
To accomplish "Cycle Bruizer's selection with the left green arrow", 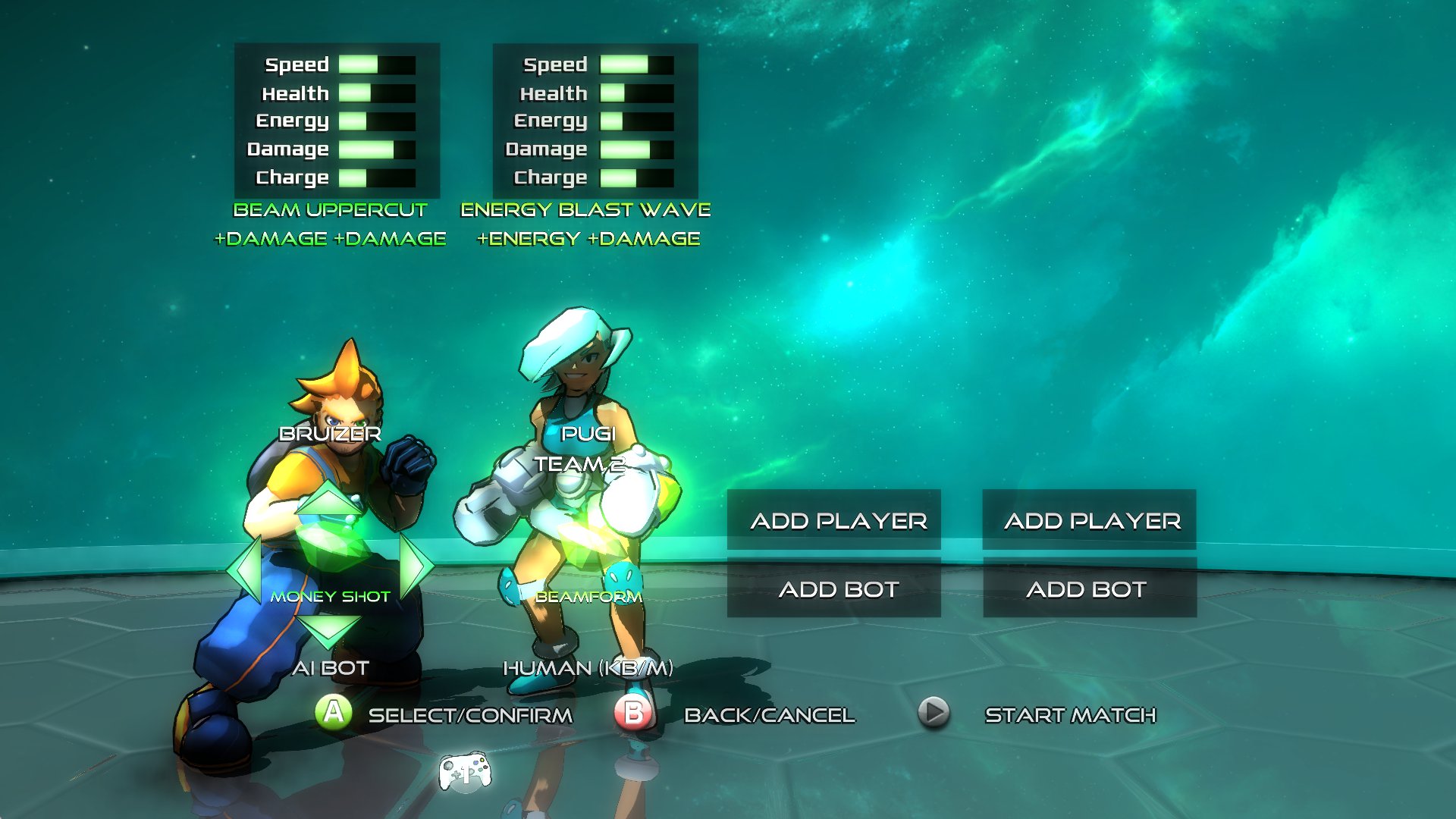I will point(246,566).
